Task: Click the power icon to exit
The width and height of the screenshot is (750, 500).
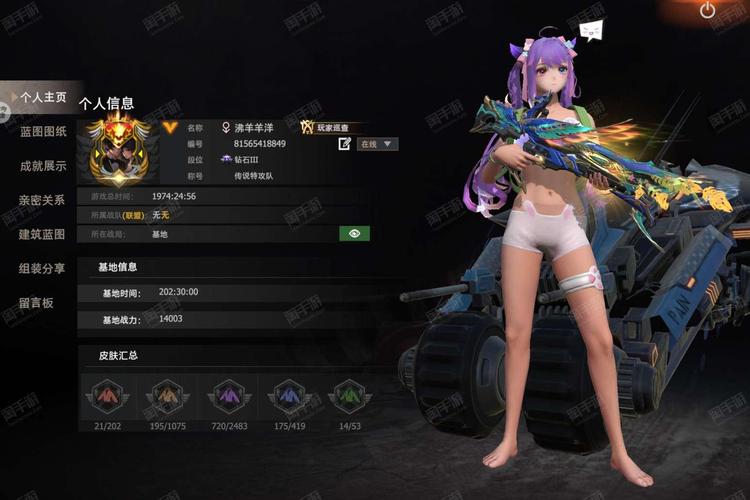Action: [708, 11]
